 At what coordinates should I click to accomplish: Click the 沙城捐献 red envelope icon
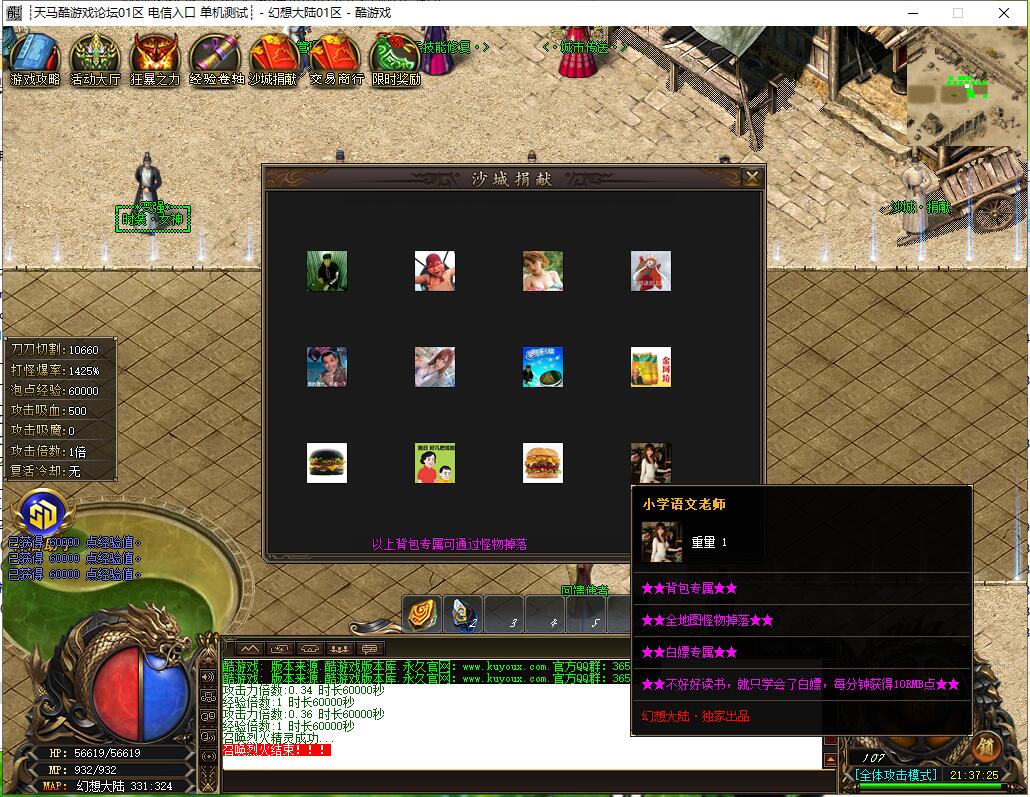(272, 57)
